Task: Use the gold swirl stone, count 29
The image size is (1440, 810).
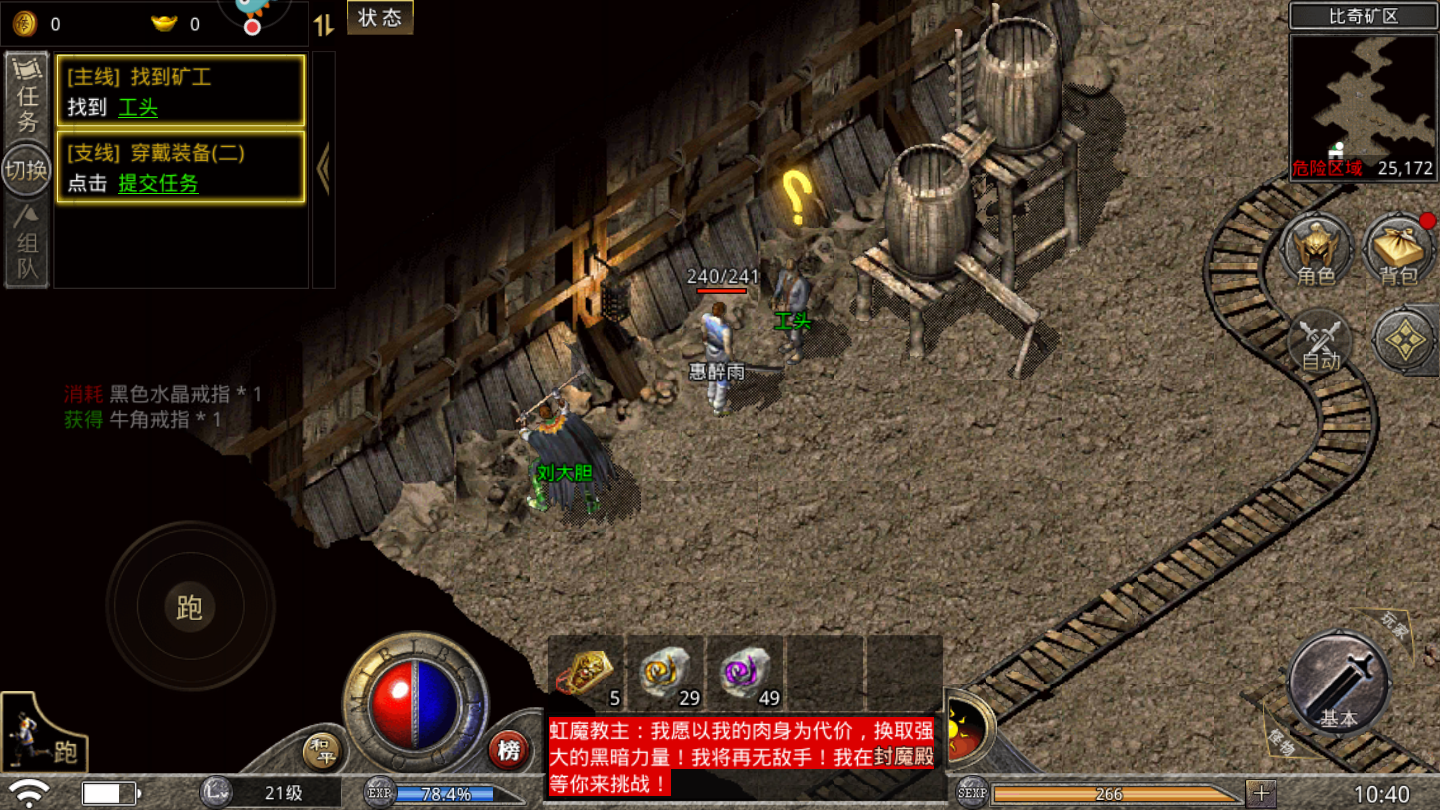Action: click(665, 672)
